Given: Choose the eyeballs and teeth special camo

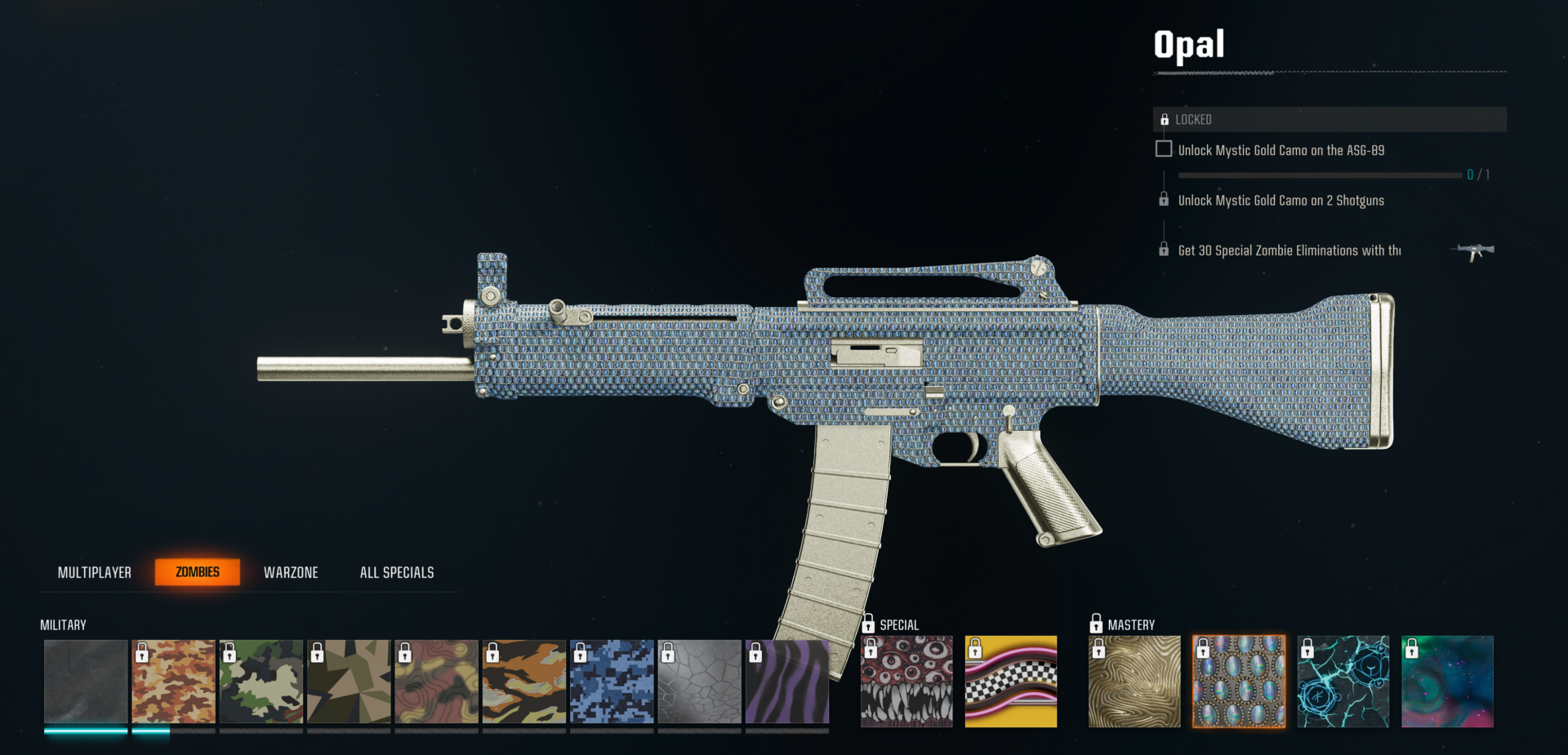Looking at the screenshot, I should (906, 682).
